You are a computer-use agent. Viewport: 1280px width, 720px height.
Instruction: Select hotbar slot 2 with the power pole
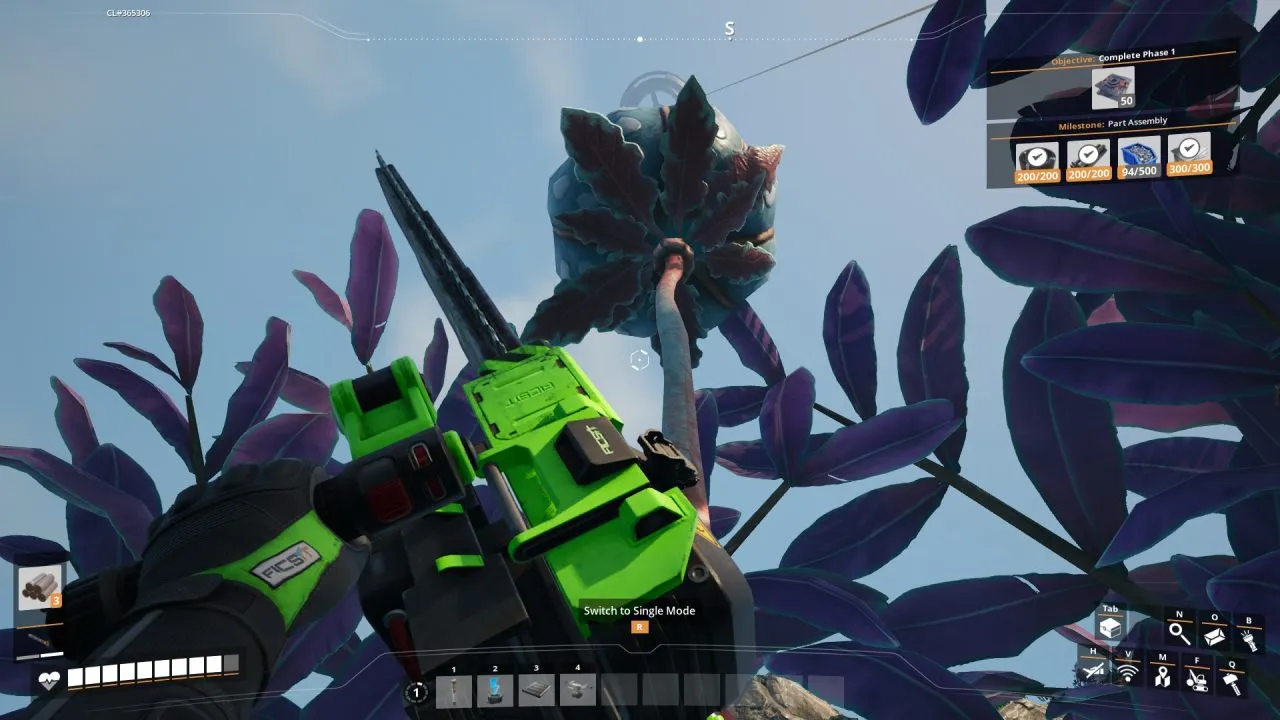pos(493,690)
